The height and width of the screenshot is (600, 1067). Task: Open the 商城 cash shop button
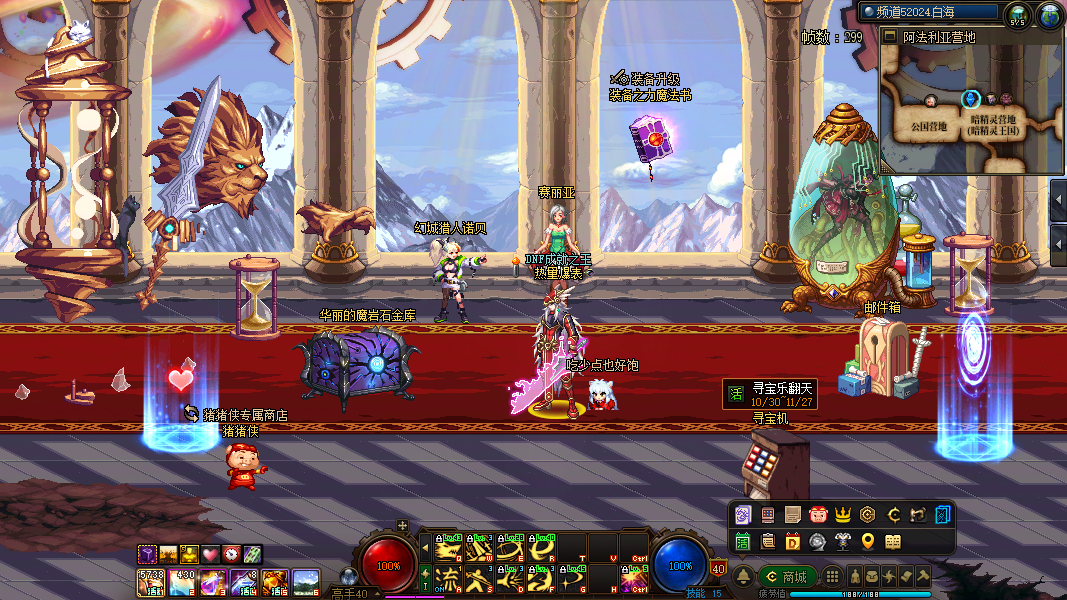787,576
